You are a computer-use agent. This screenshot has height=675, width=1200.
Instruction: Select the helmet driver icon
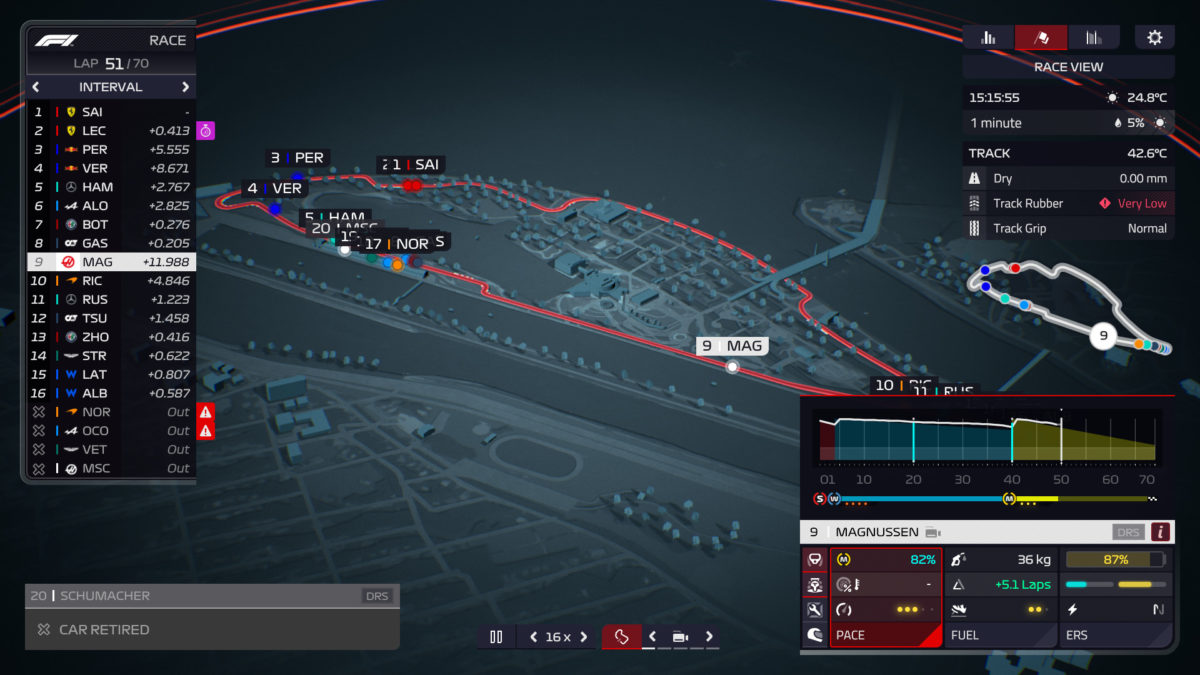pos(815,635)
